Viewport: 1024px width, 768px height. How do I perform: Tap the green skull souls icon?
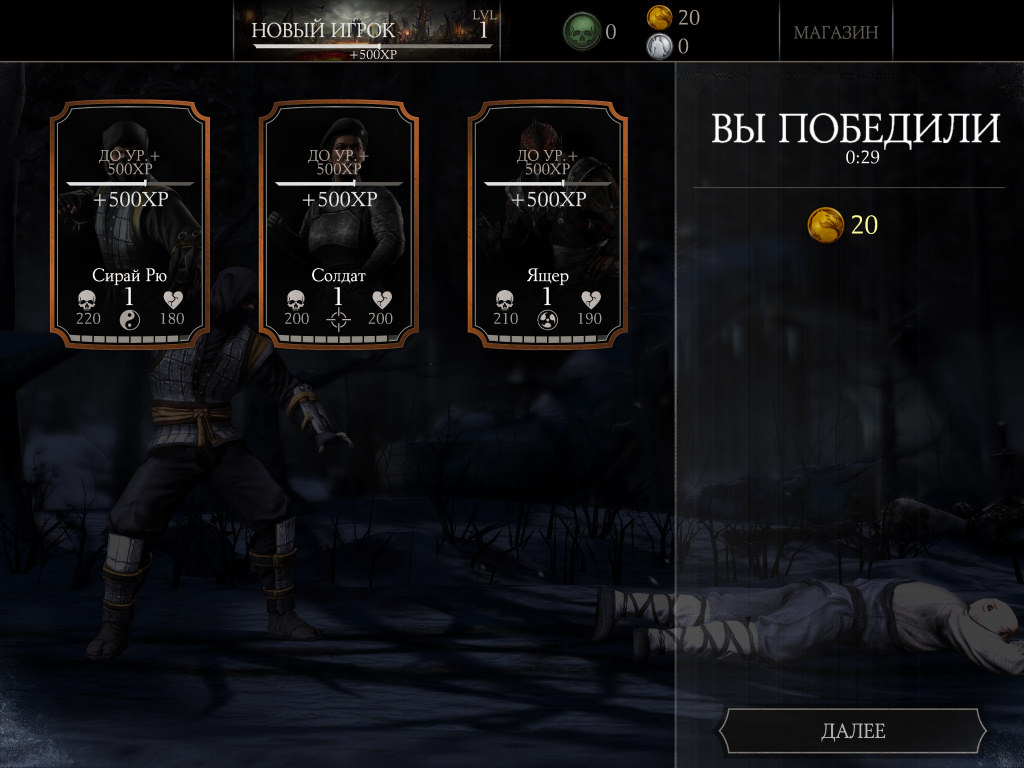click(581, 32)
